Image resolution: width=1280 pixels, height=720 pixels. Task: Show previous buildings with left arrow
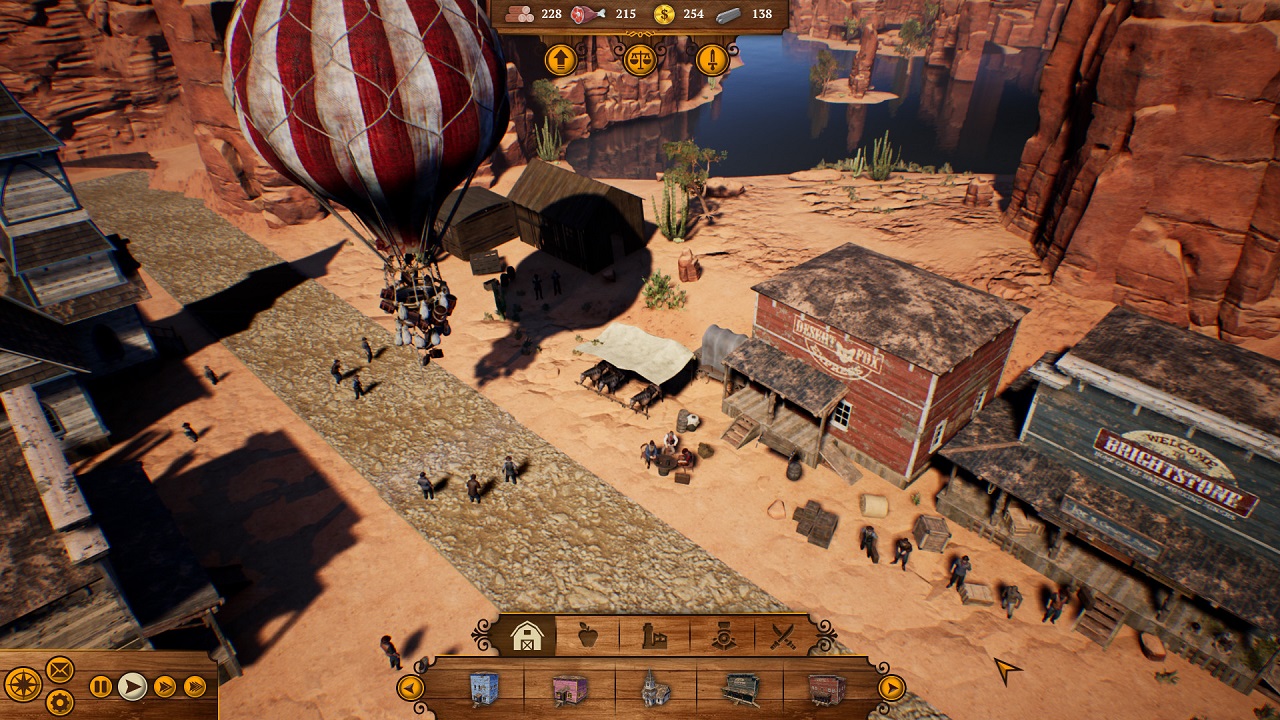[x=410, y=688]
